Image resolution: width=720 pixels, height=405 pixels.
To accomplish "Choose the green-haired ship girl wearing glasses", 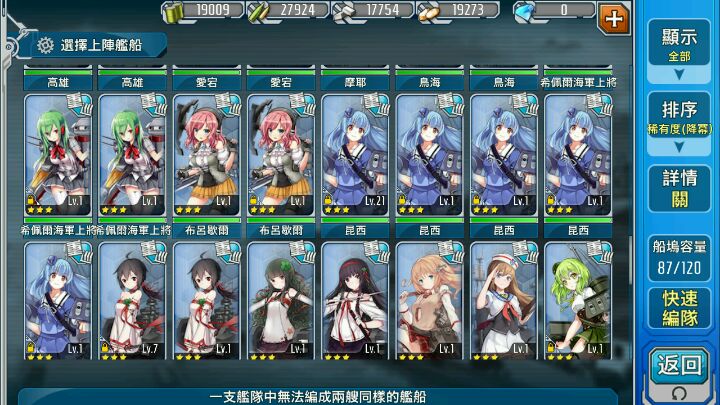I will [577, 300].
